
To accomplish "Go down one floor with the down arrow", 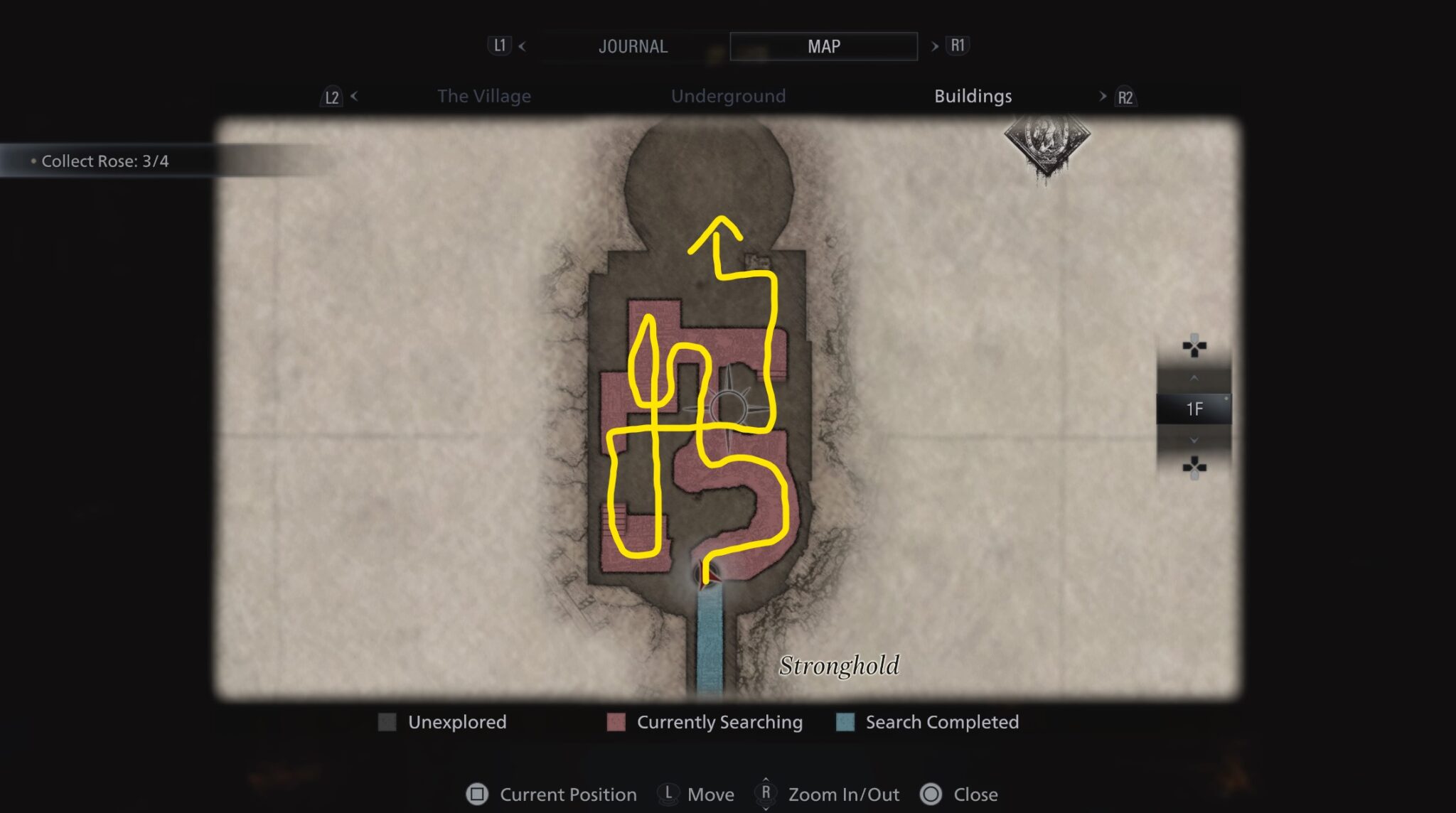I will tap(1194, 441).
